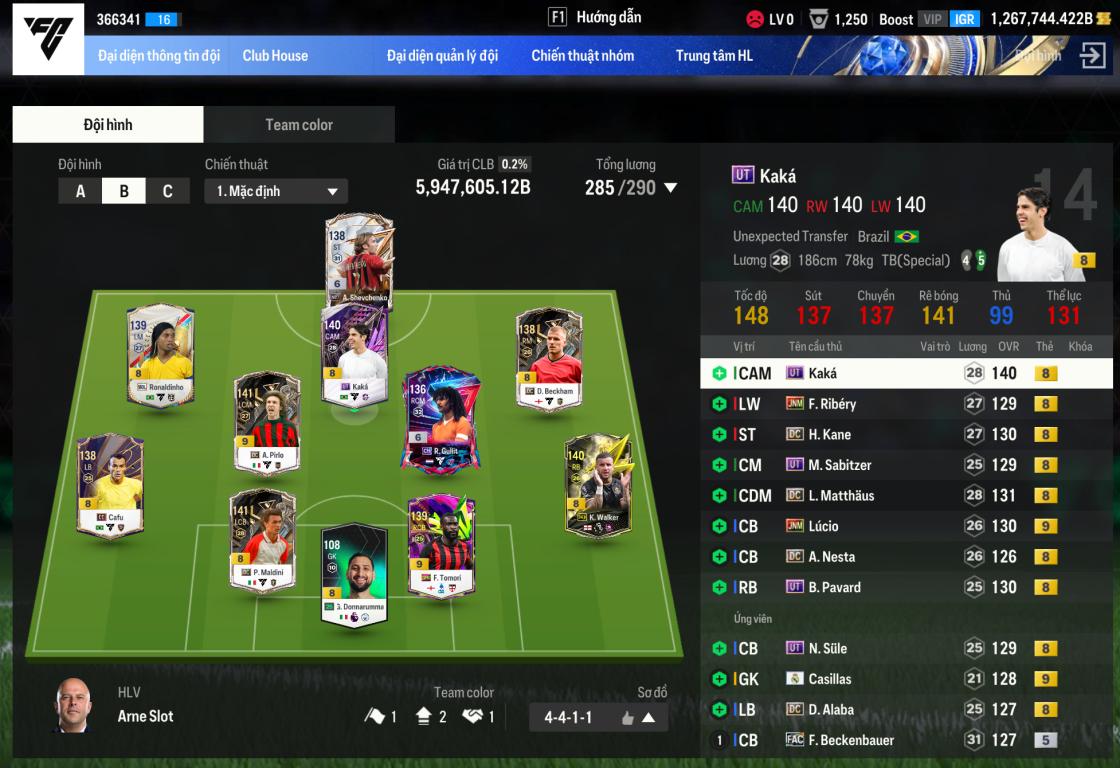
Task: Open the Hướng dẫn guide
Action: [x=595, y=17]
